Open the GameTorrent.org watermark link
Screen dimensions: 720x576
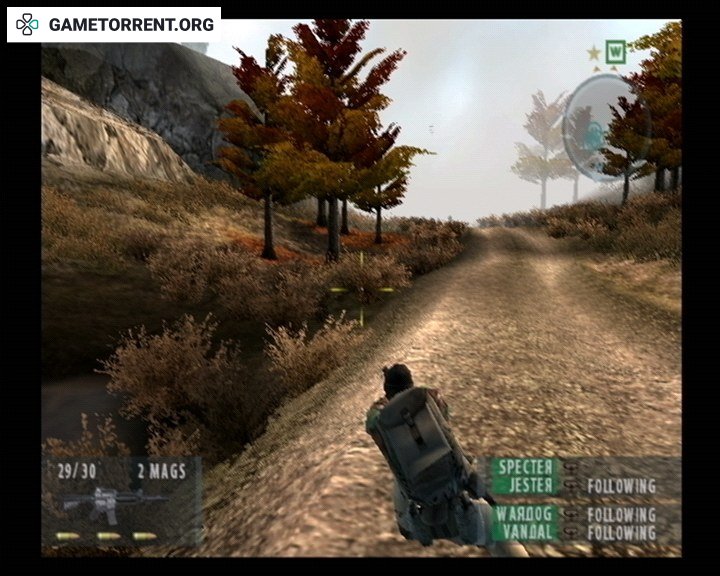point(115,24)
